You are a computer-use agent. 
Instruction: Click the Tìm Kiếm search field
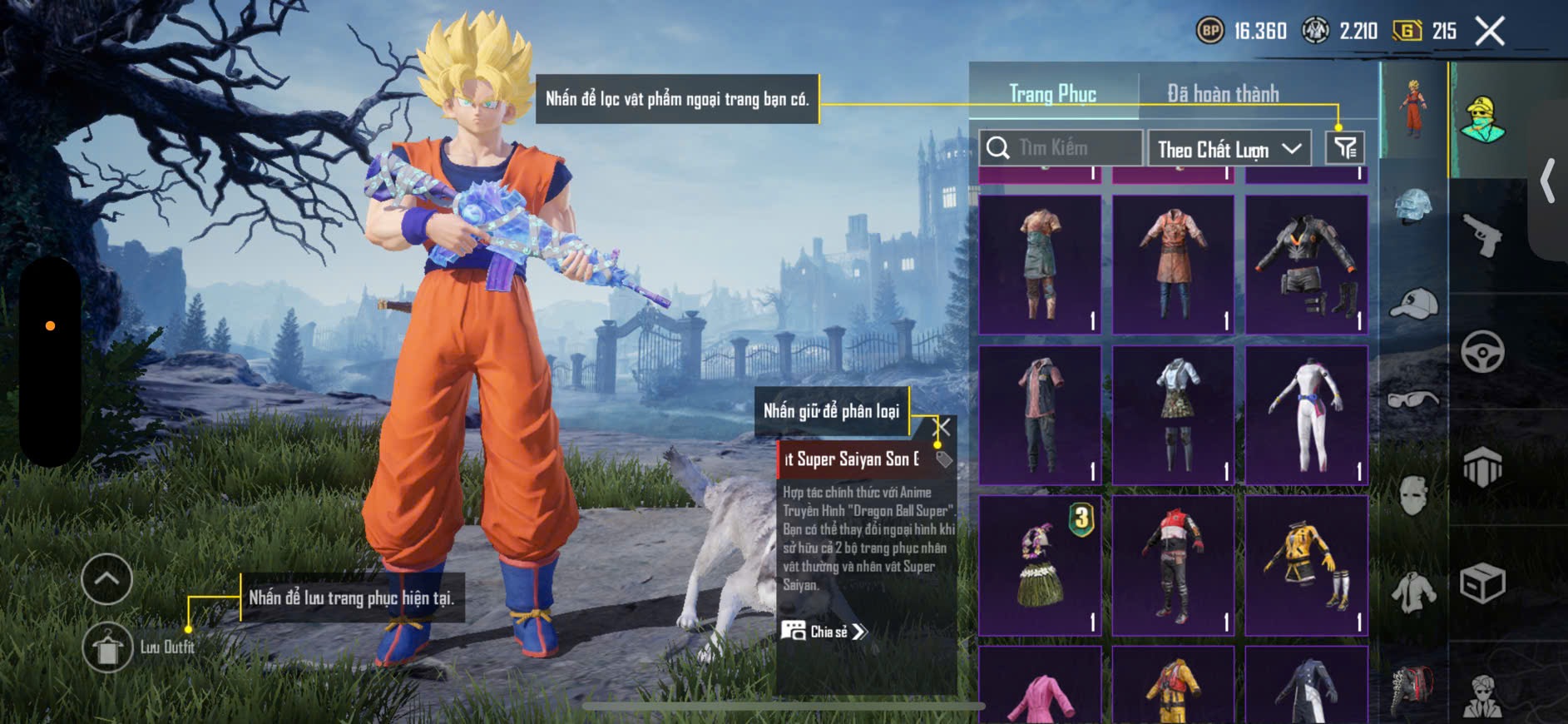(x=1061, y=148)
